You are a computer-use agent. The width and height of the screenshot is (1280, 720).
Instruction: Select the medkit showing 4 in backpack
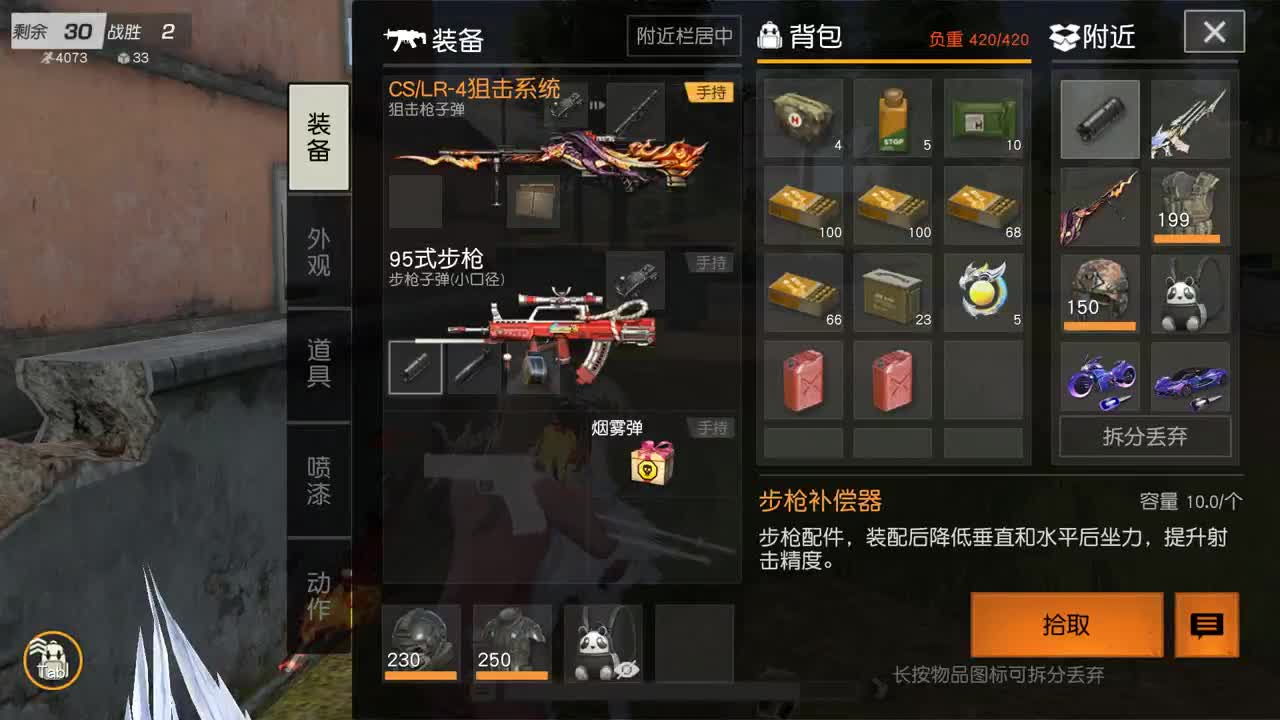[x=805, y=117]
